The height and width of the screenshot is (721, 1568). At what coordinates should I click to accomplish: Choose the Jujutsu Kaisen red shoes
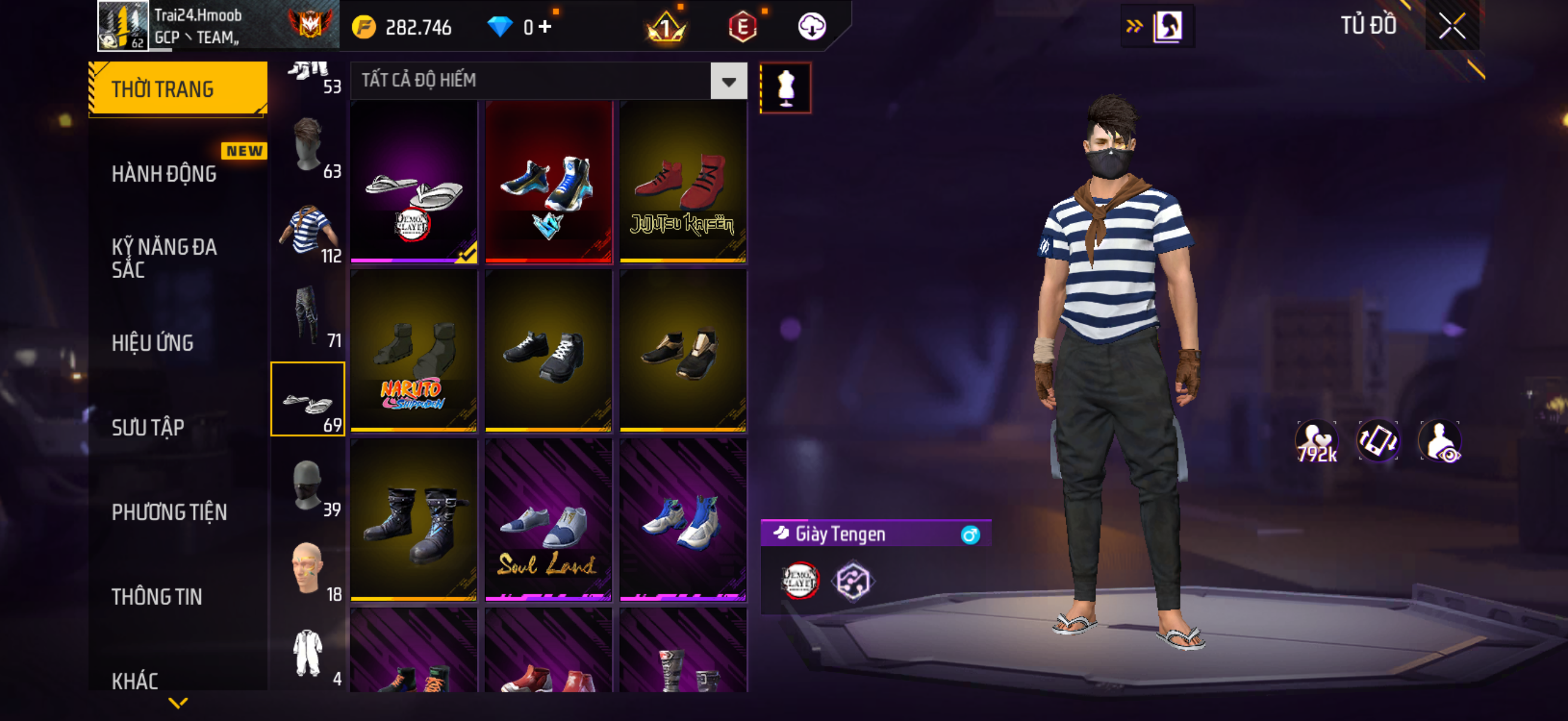[682, 181]
